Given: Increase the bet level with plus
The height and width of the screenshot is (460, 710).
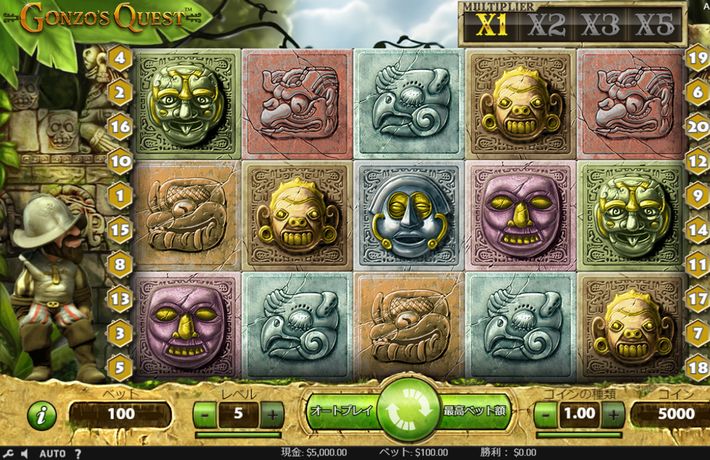Looking at the screenshot, I should (x=271, y=414).
